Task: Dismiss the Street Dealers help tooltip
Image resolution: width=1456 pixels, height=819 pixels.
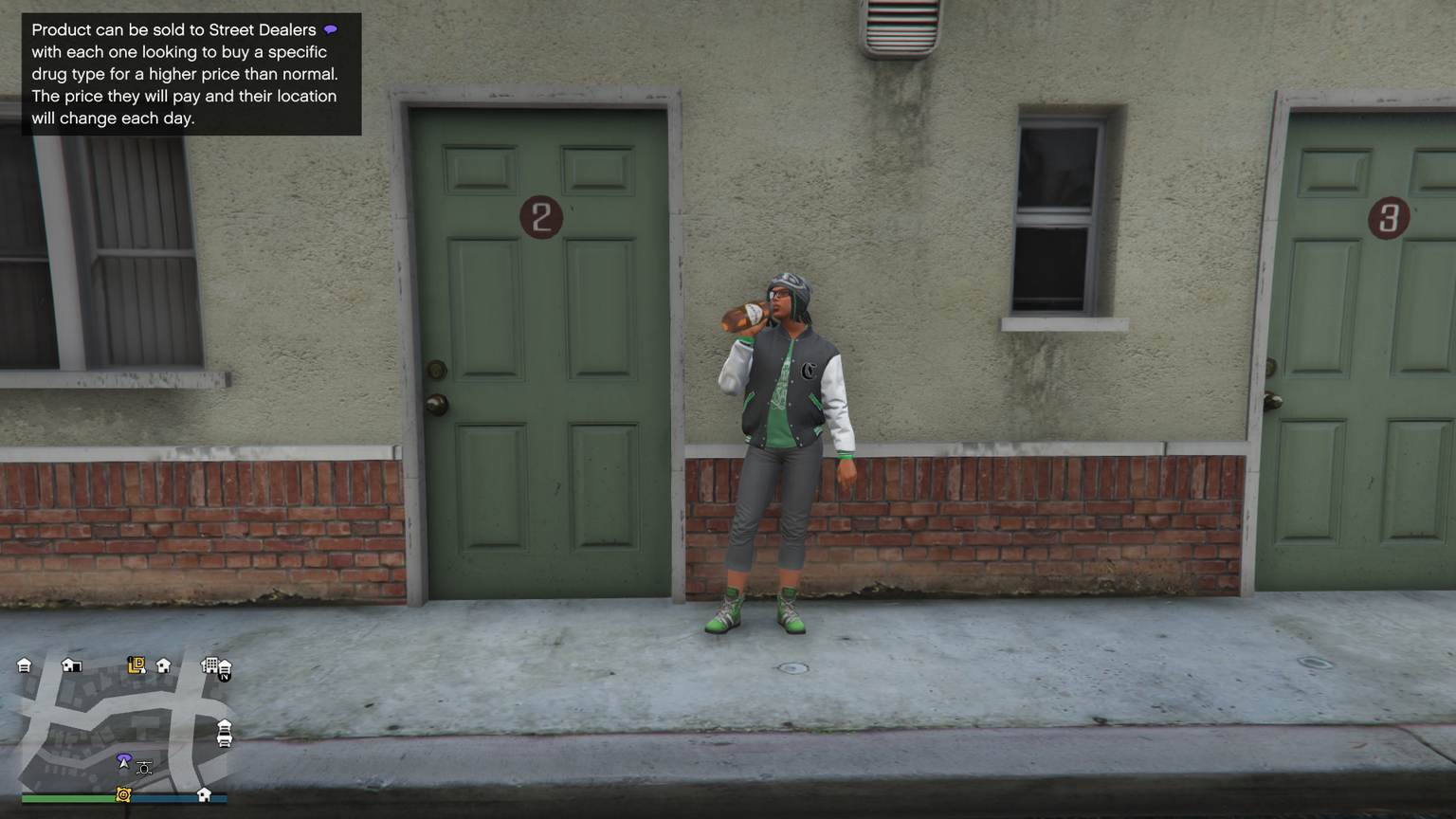Action: pyautogui.click(x=191, y=74)
